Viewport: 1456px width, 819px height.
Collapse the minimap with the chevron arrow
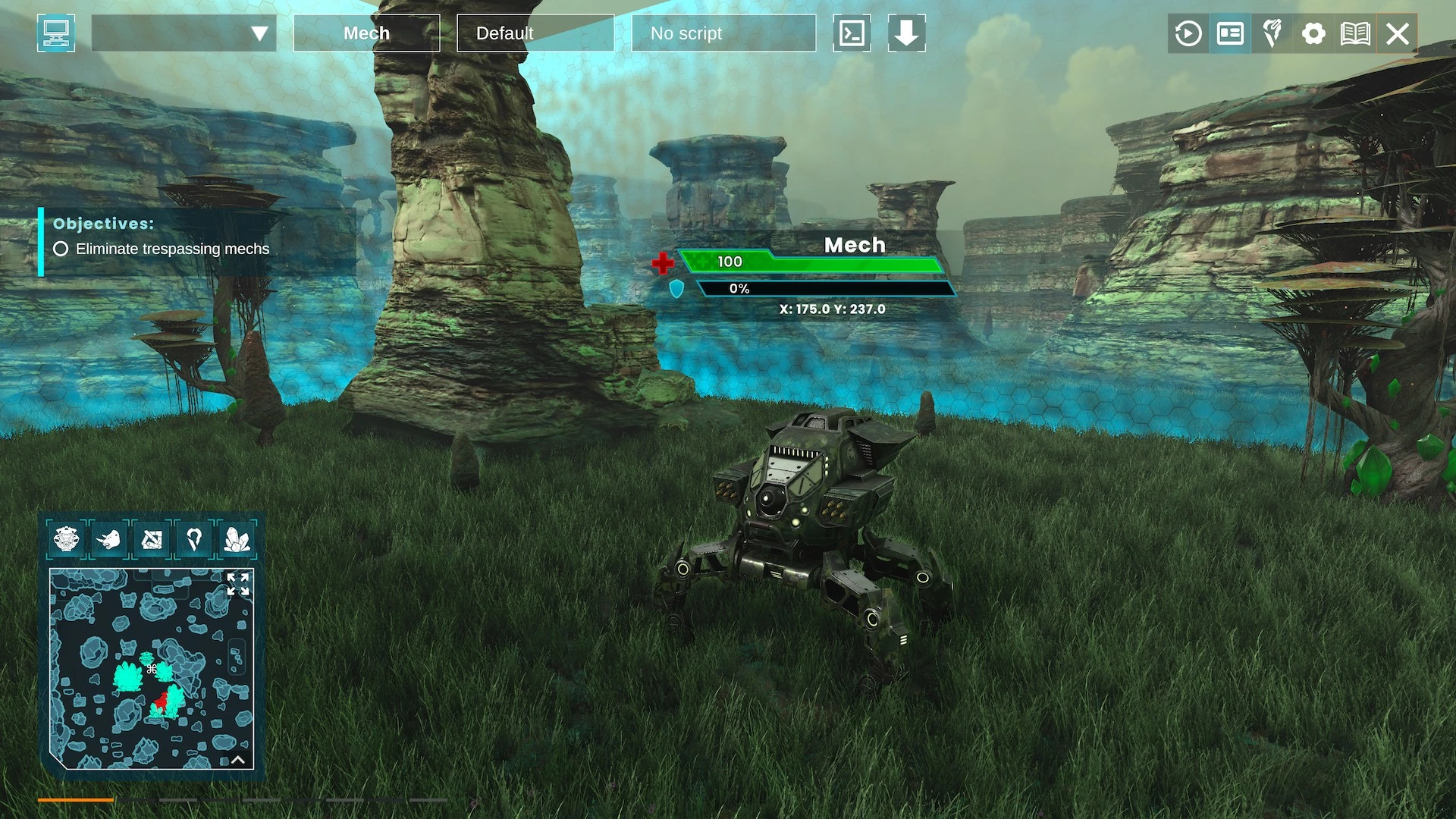(x=238, y=759)
